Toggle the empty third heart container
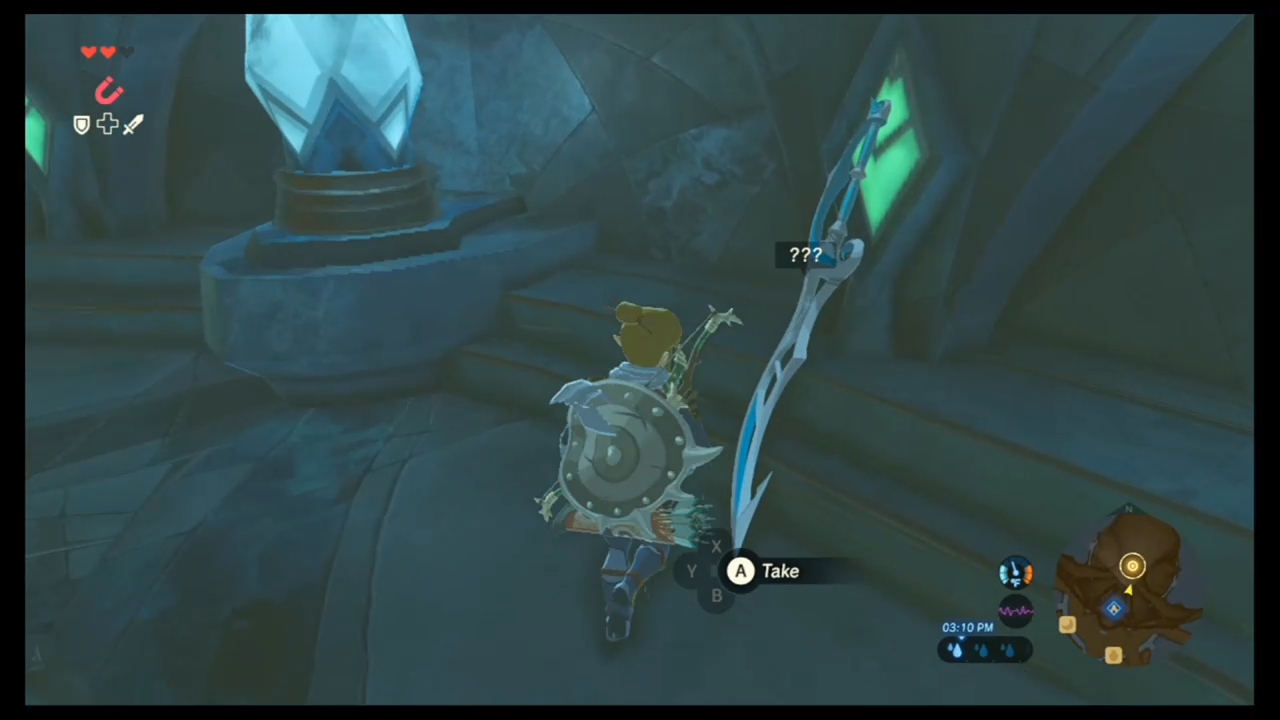1280x720 pixels. (x=127, y=52)
